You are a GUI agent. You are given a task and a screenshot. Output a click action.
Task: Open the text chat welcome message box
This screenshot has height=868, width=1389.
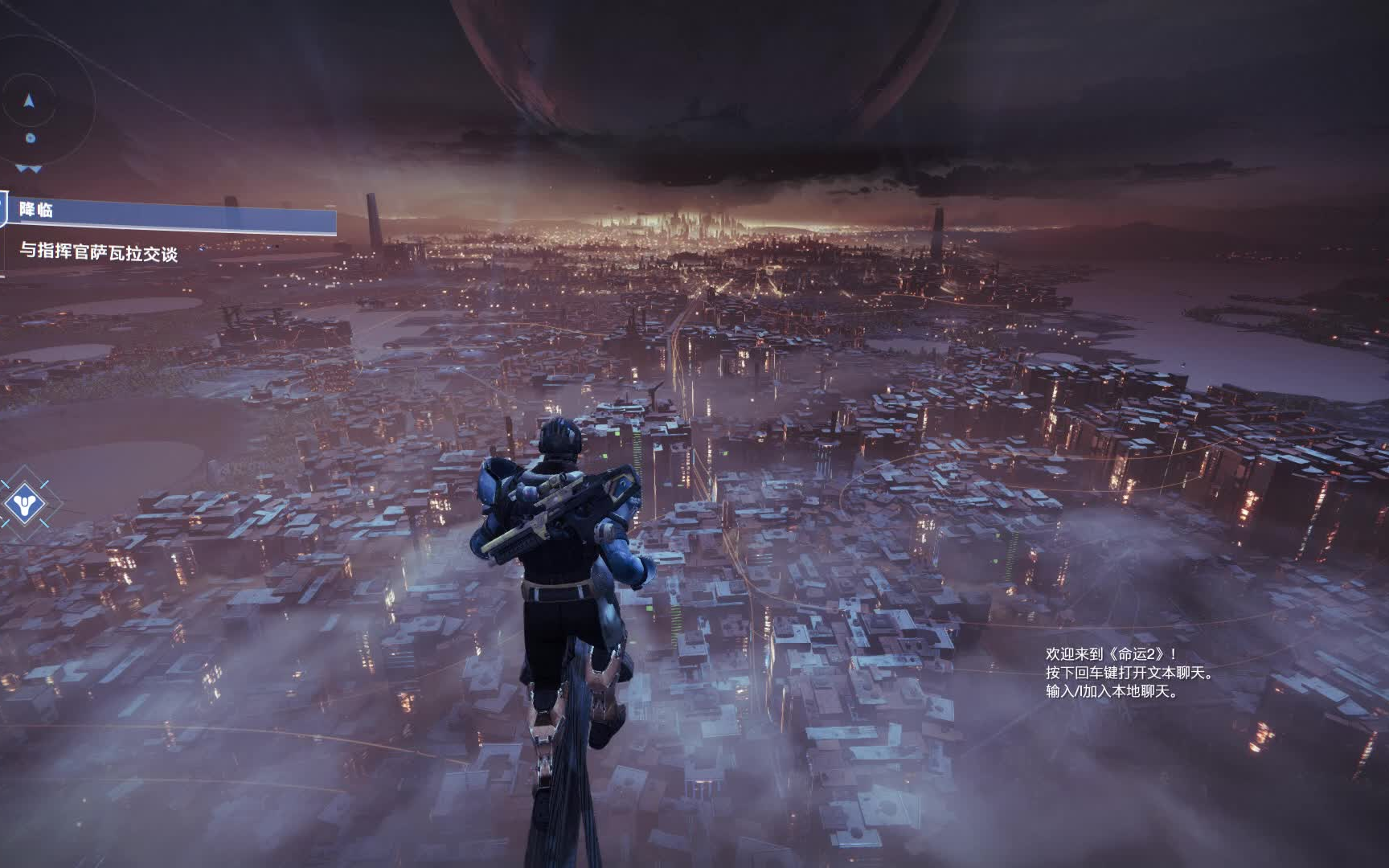1129,673
